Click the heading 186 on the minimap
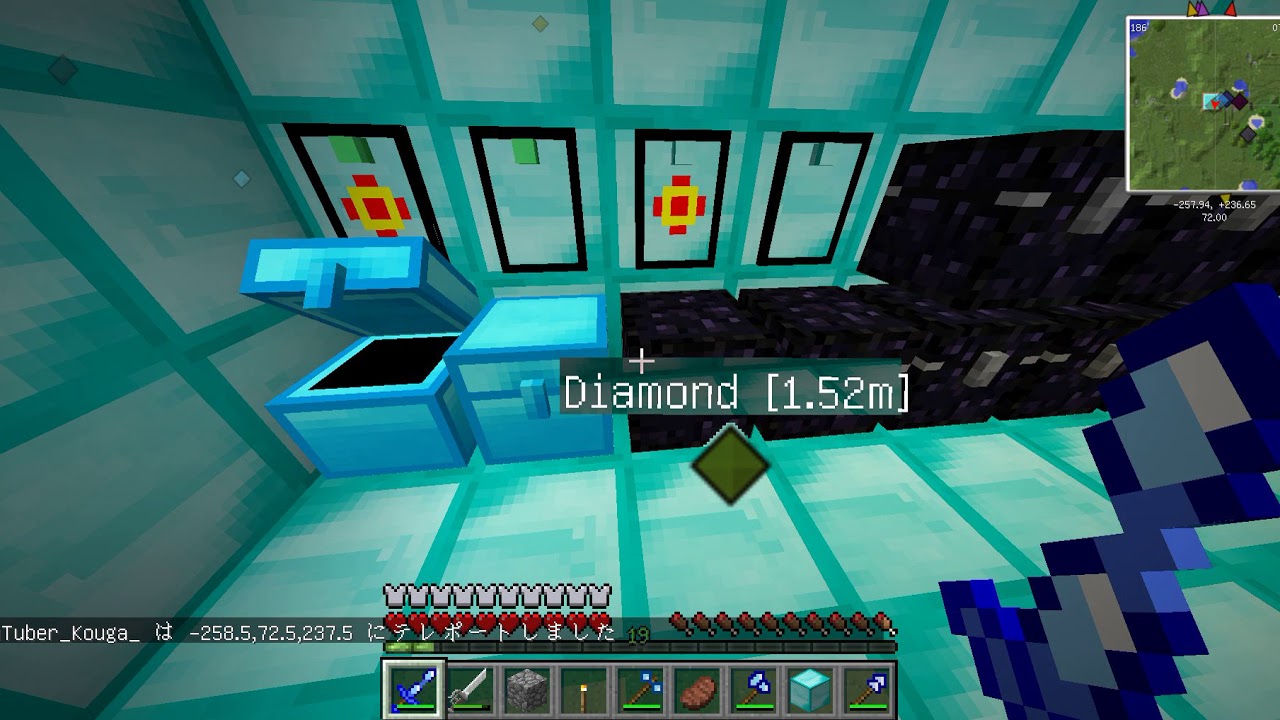The height and width of the screenshot is (720, 1280). (x=1137, y=28)
